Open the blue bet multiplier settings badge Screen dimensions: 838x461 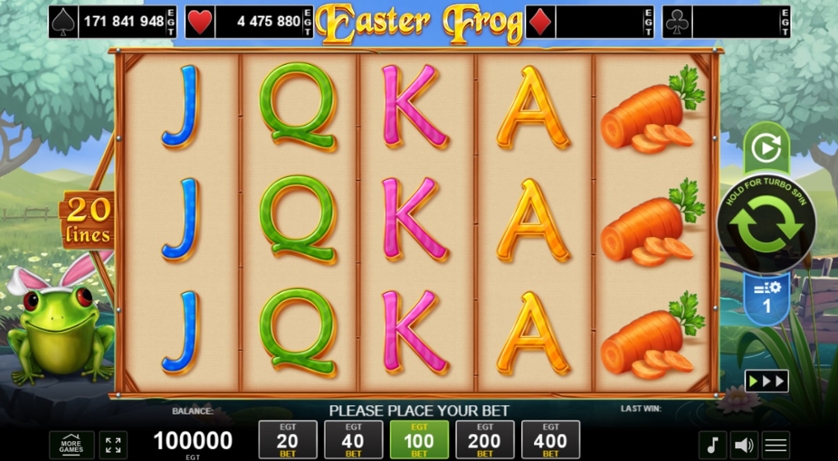click(766, 298)
